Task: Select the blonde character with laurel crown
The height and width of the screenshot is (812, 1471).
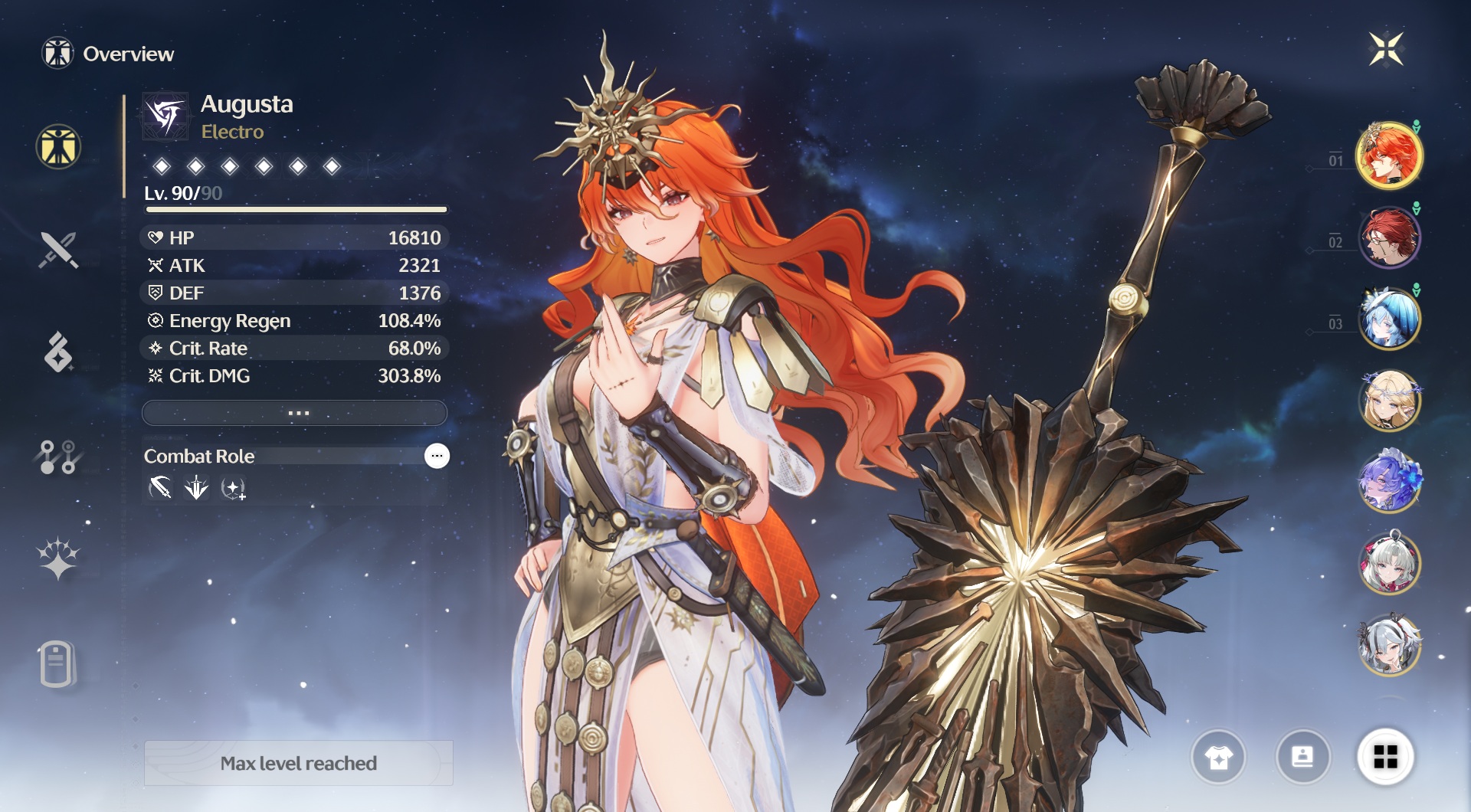Action: click(x=1389, y=400)
